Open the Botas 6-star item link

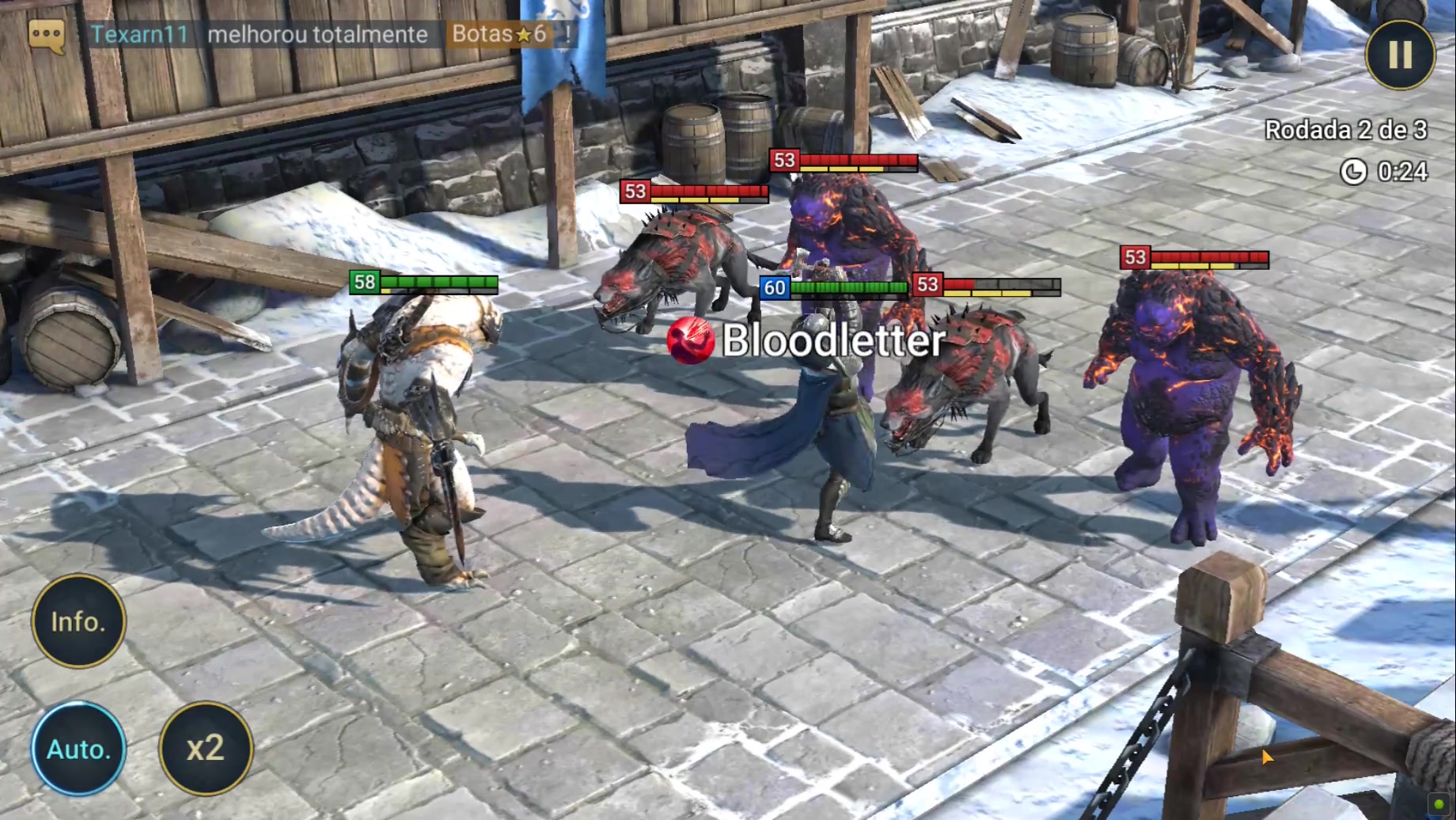tap(499, 34)
